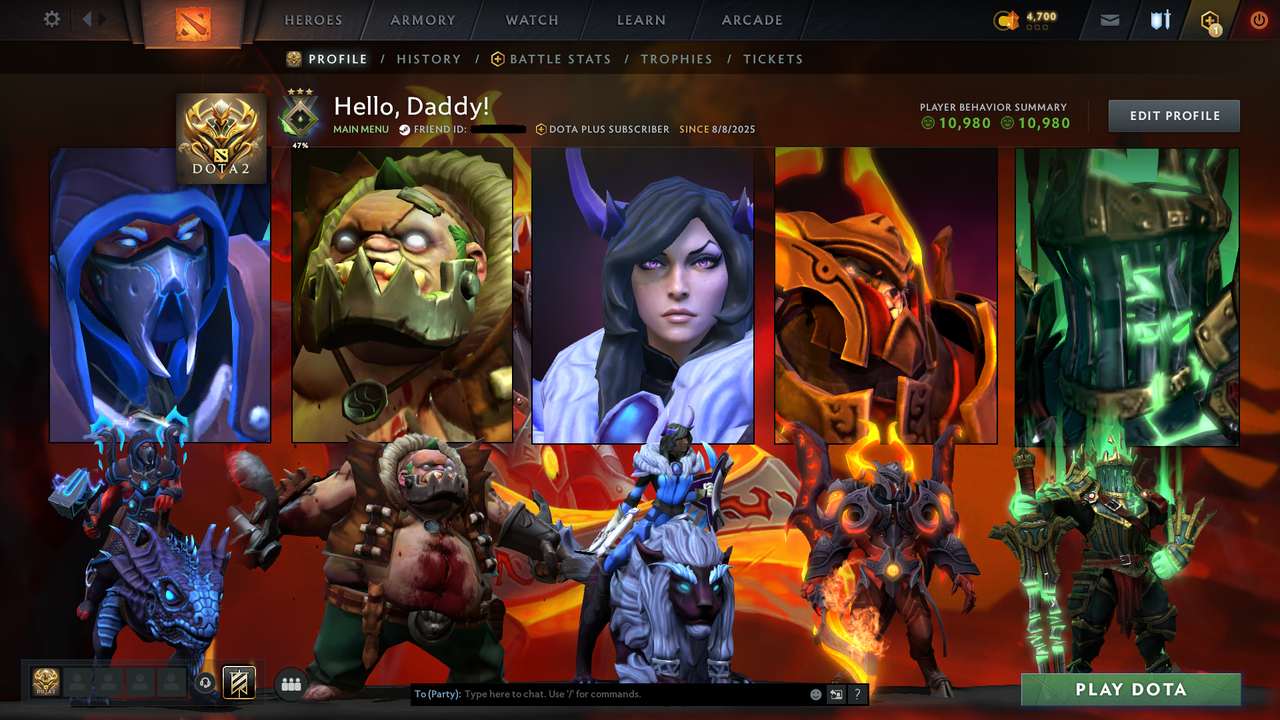
Task: Open the BATTLE STATS section
Action: pyautogui.click(x=560, y=59)
